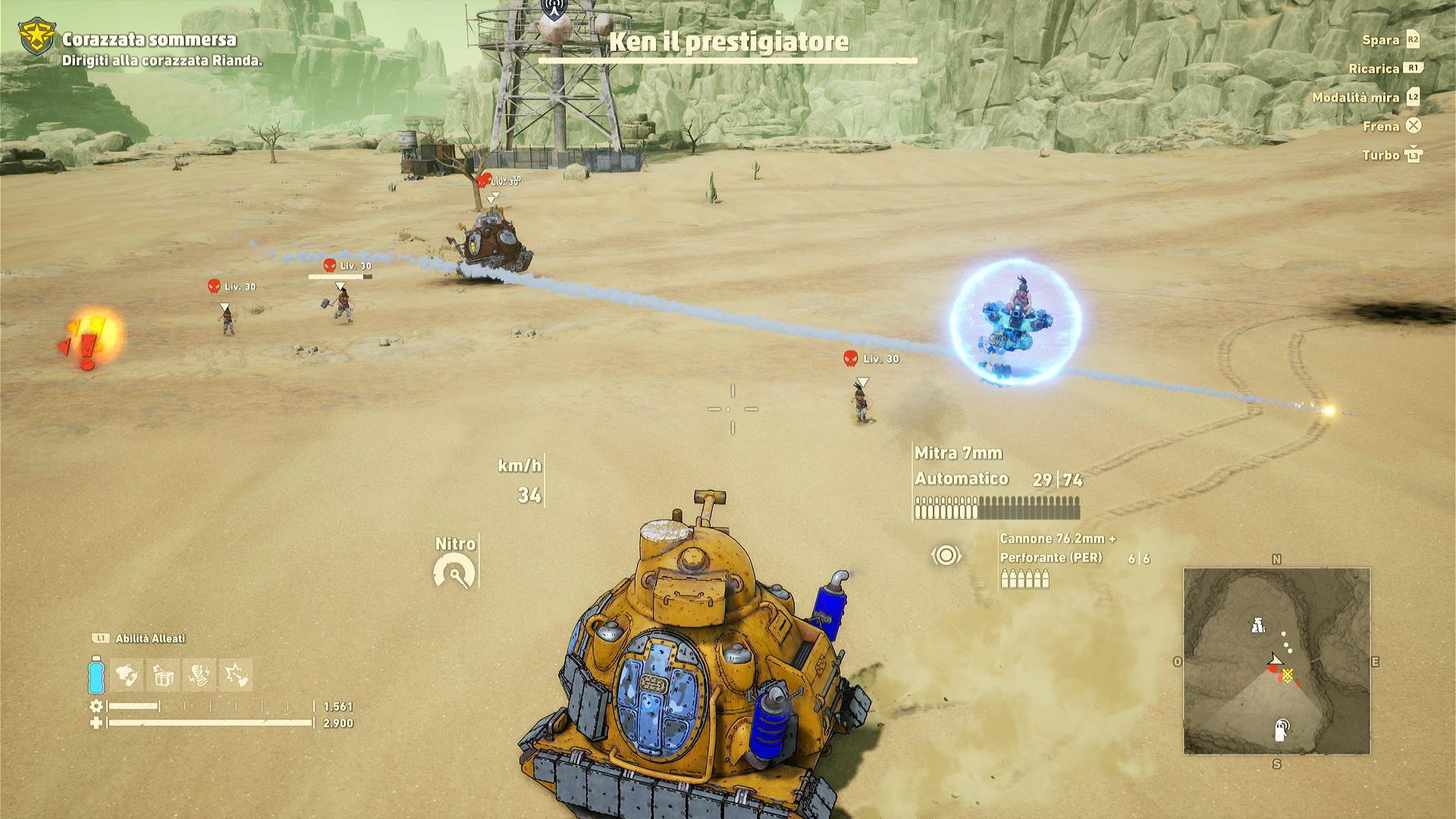This screenshot has height=819, width=1456.
Task: Open the Corazzata sommersa quest tracker
Action: pos(149,39)
